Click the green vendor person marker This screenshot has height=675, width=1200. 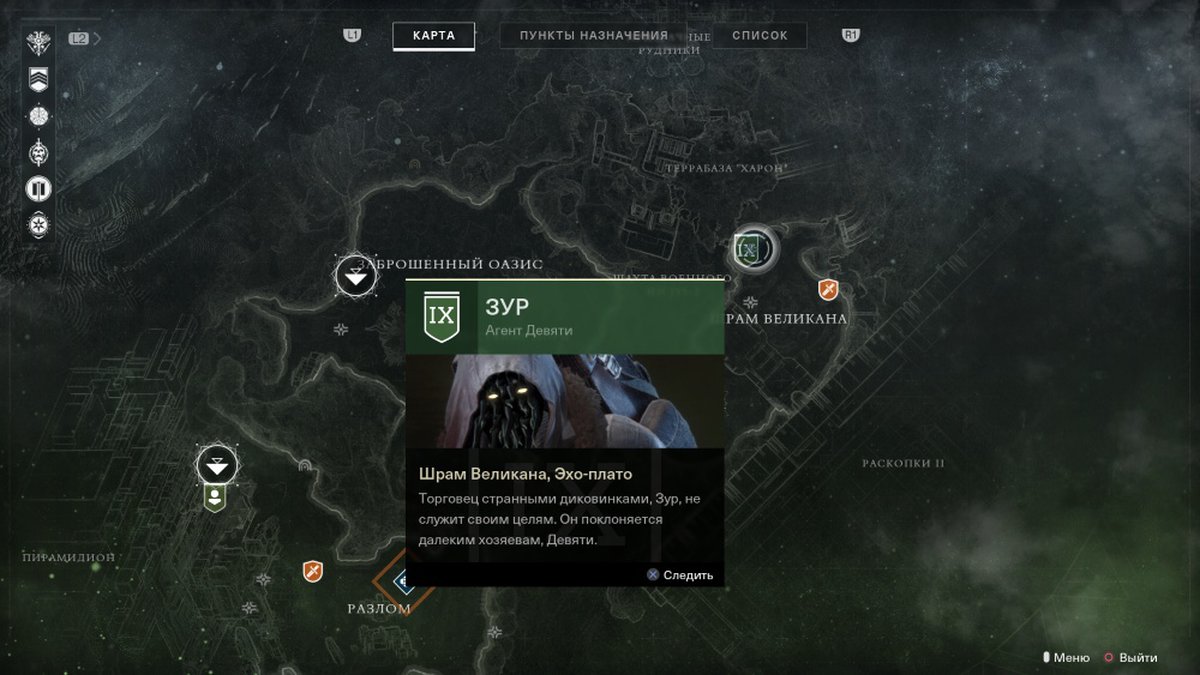tap(214, 496)
